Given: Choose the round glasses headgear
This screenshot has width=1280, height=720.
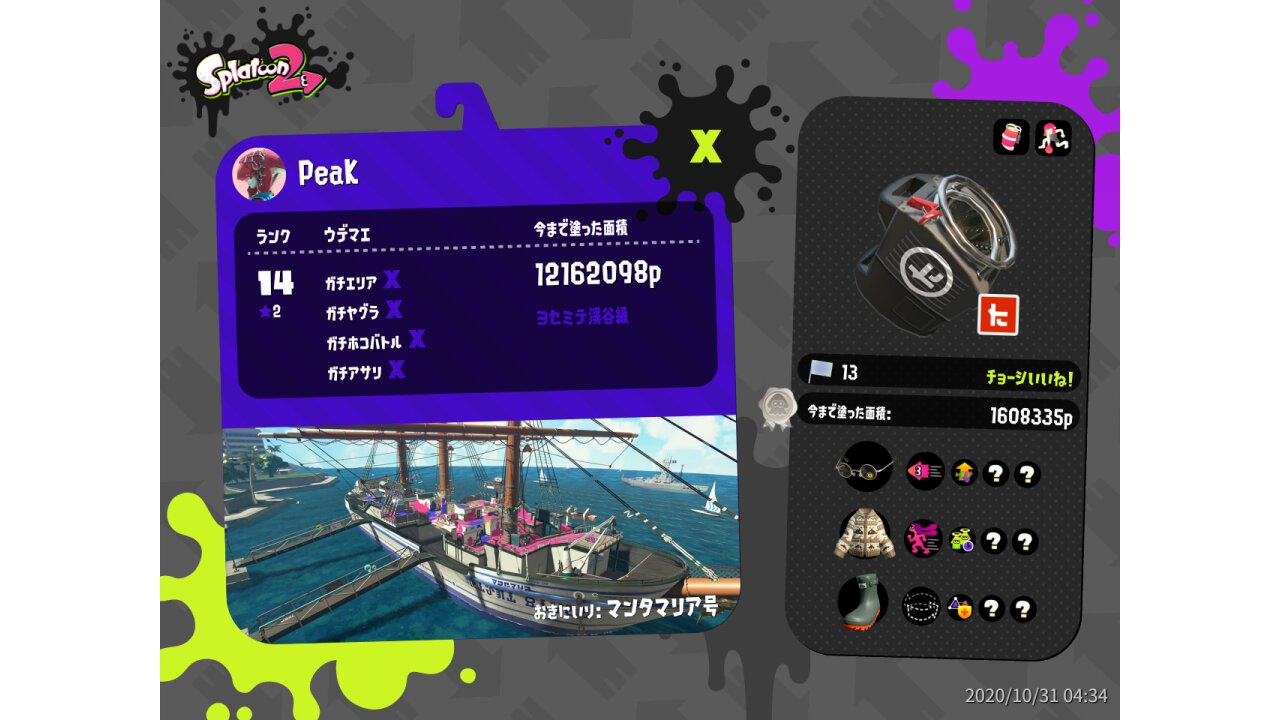Looking at the screenshot, I should click(x=864, y=467).
